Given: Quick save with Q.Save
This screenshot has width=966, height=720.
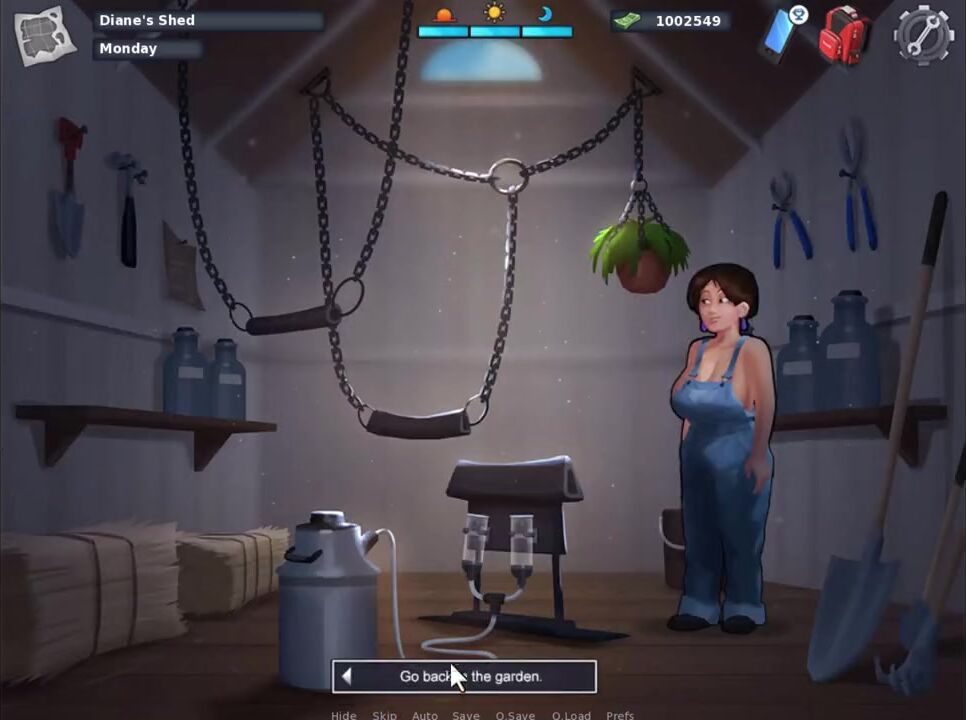Looking at the screenshot, I should tap(515, 715).
